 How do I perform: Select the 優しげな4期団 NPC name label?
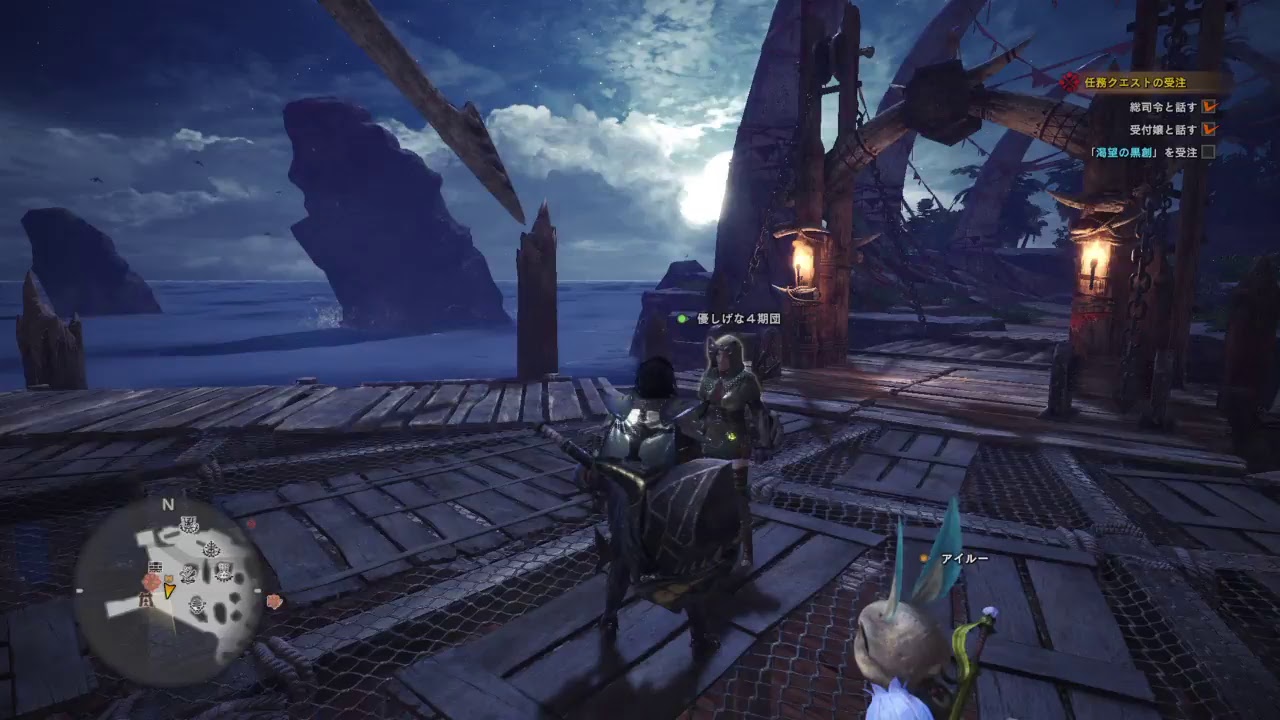(x=738, y=319)
